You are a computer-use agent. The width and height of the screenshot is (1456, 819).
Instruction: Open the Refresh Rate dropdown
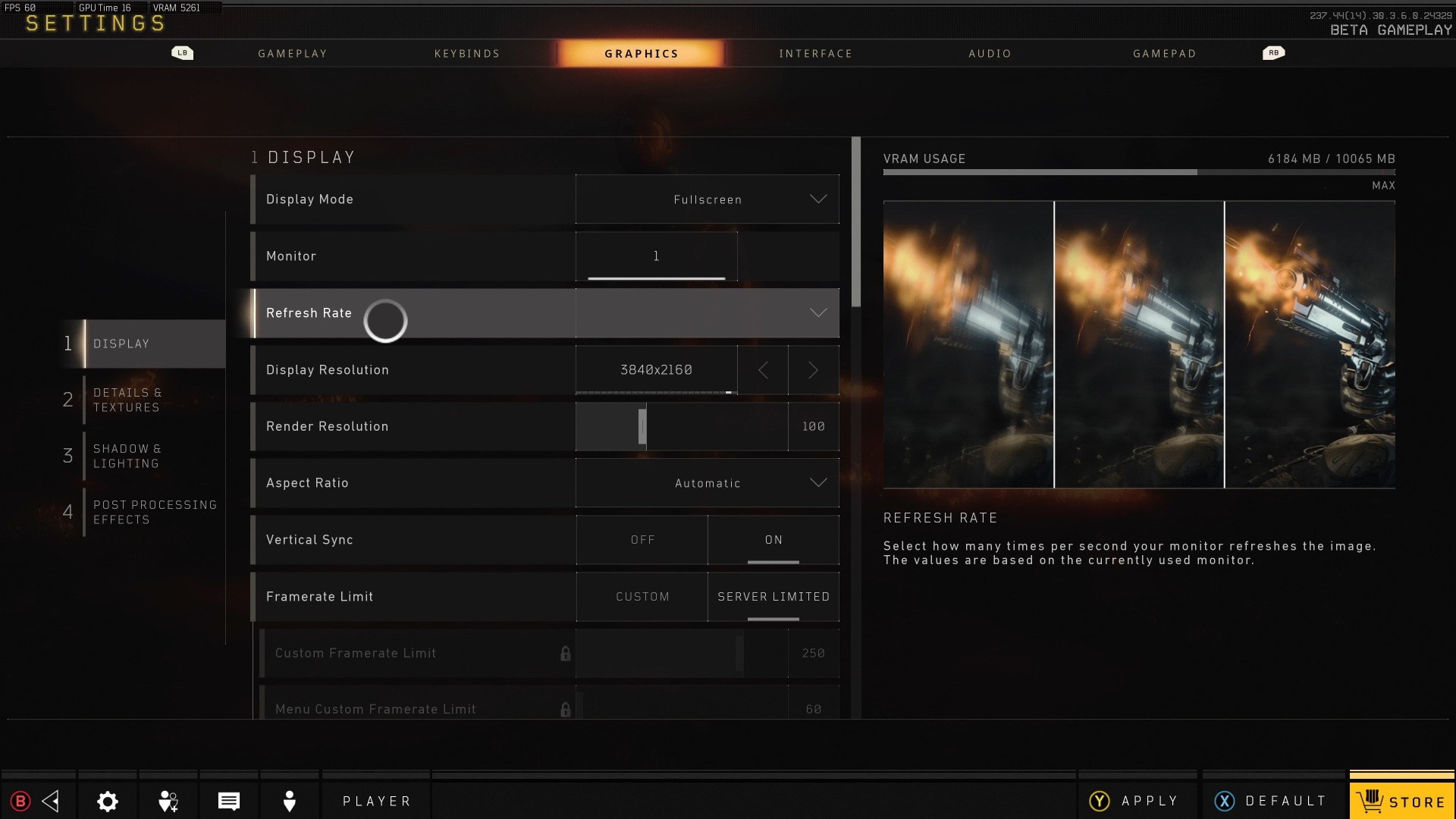click(707, 313)
